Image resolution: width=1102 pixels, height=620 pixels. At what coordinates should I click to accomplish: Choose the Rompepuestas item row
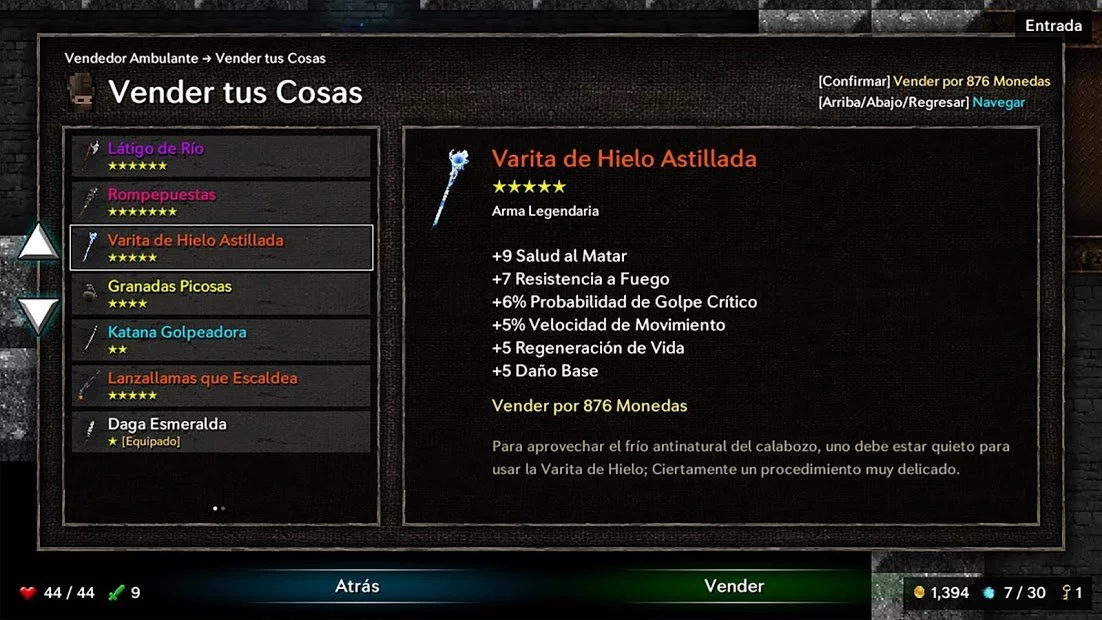pos(221,202)
